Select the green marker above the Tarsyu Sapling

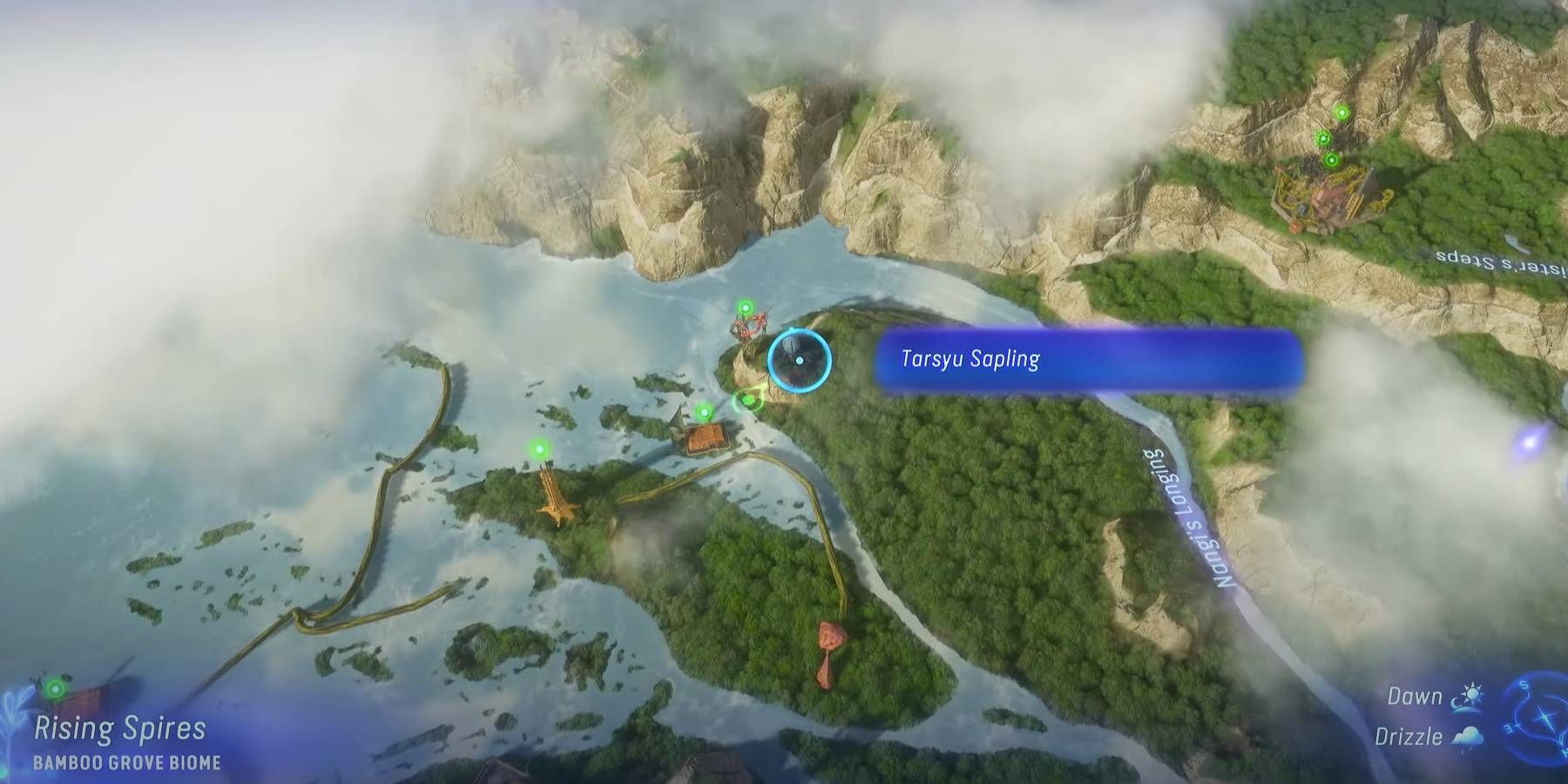click(x=747, y=308)
